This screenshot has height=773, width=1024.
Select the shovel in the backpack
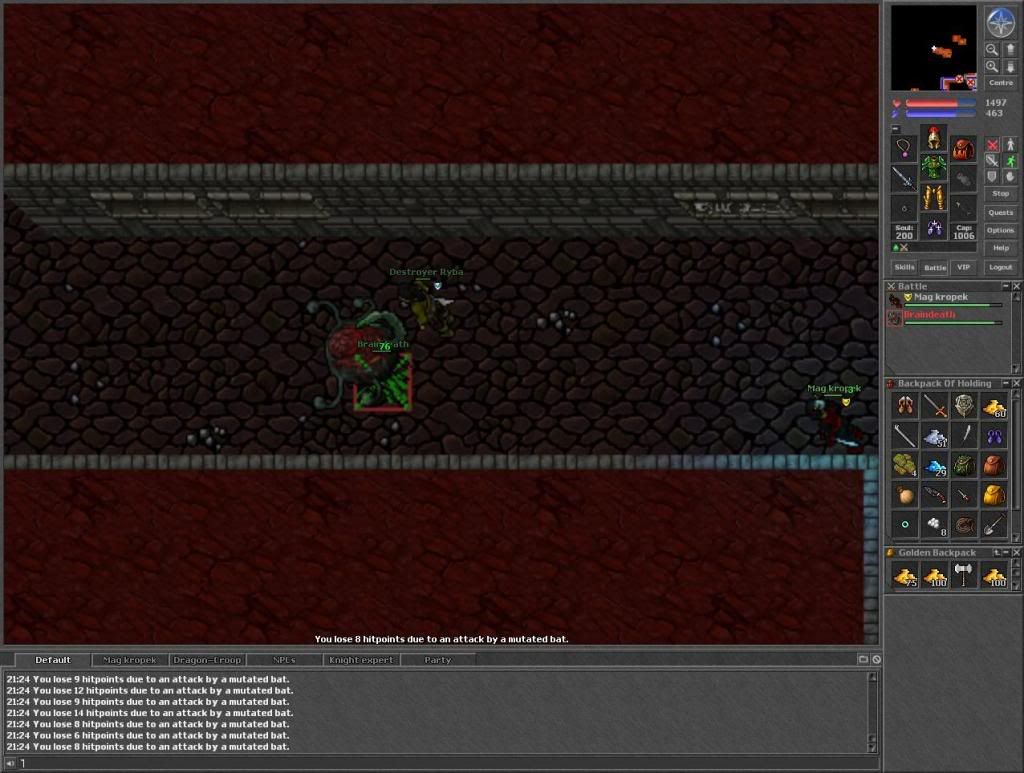[994, 524]
